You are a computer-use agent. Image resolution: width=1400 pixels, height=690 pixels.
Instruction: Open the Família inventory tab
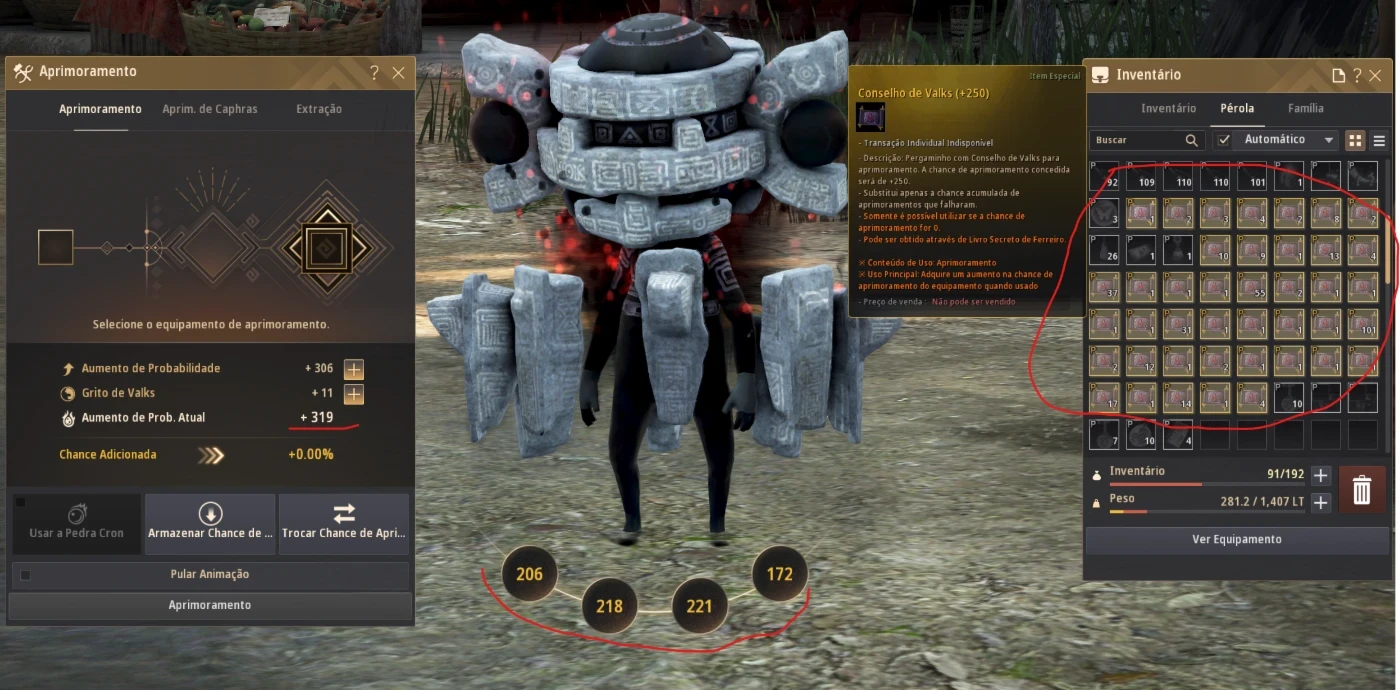pyautogui.click(x=1305, y=108)
